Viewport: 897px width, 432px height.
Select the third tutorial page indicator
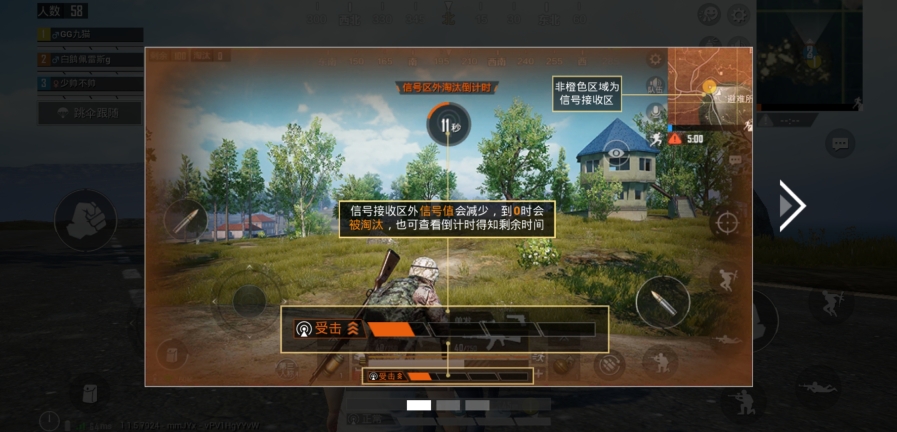pos(477,405)
